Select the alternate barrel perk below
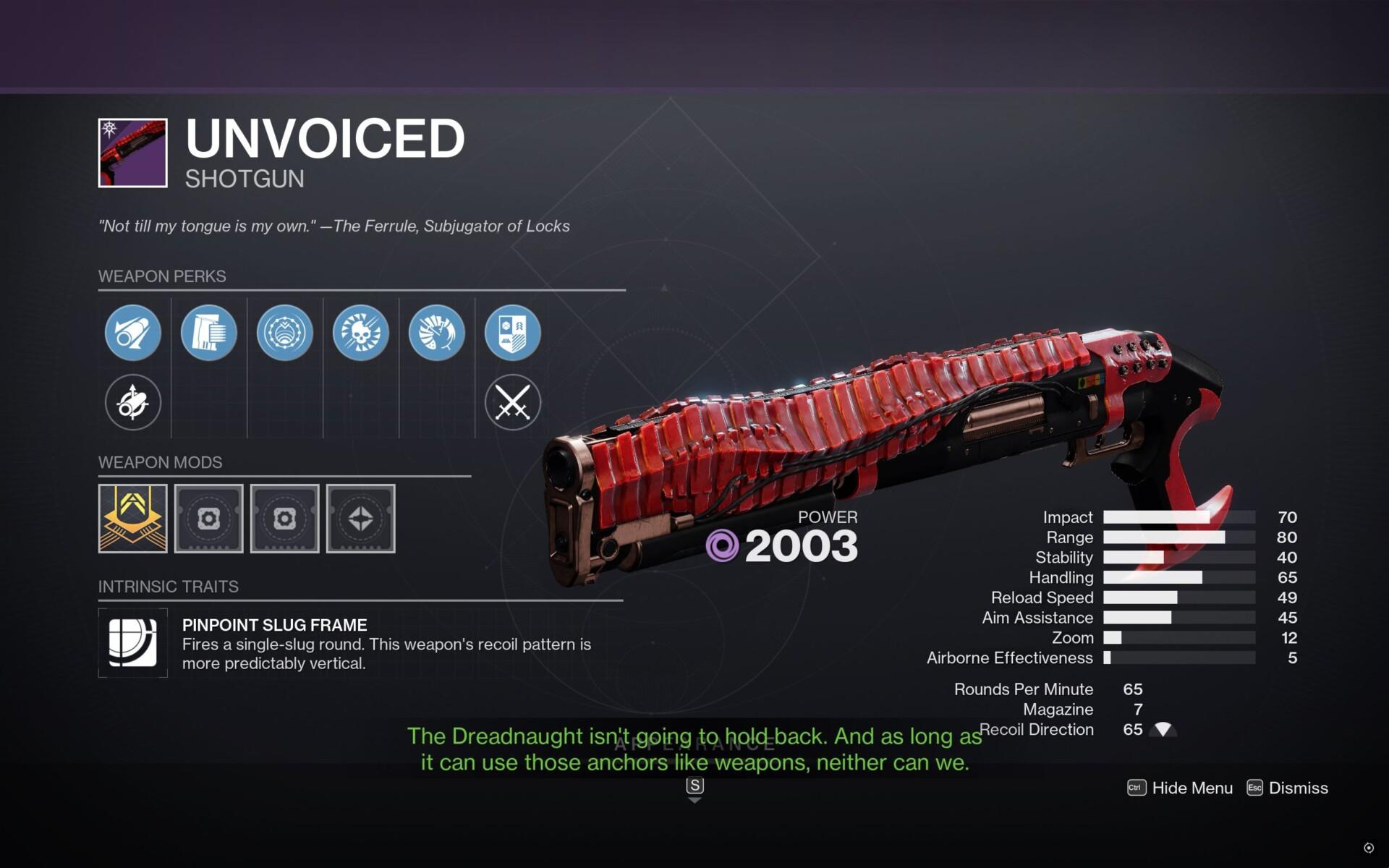 click(133, 403)
